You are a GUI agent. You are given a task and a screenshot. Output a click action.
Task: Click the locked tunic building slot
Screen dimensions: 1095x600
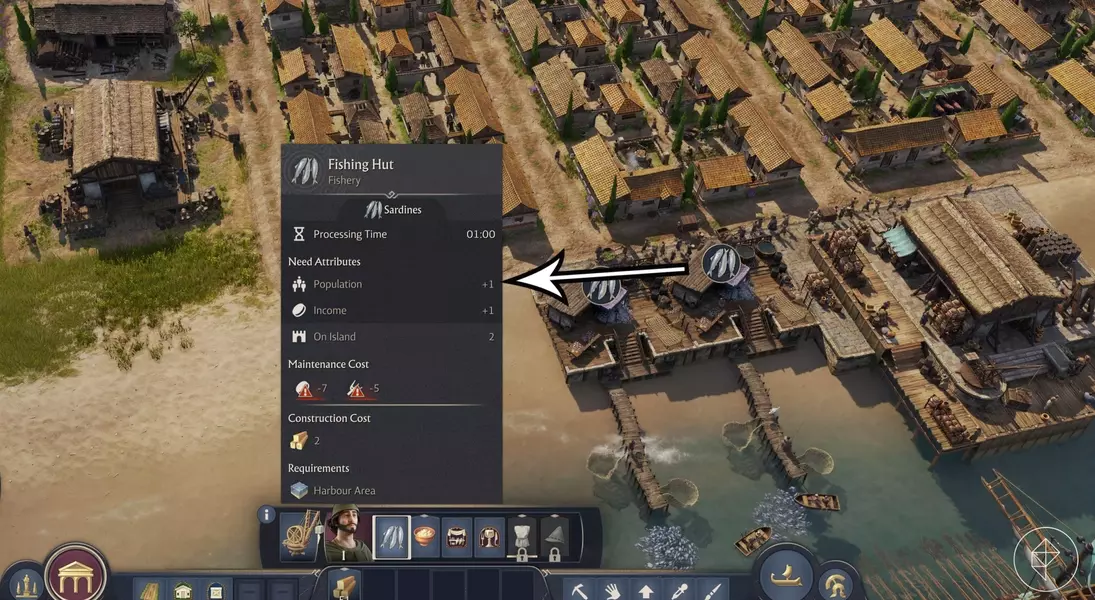(x=523, y=537)
